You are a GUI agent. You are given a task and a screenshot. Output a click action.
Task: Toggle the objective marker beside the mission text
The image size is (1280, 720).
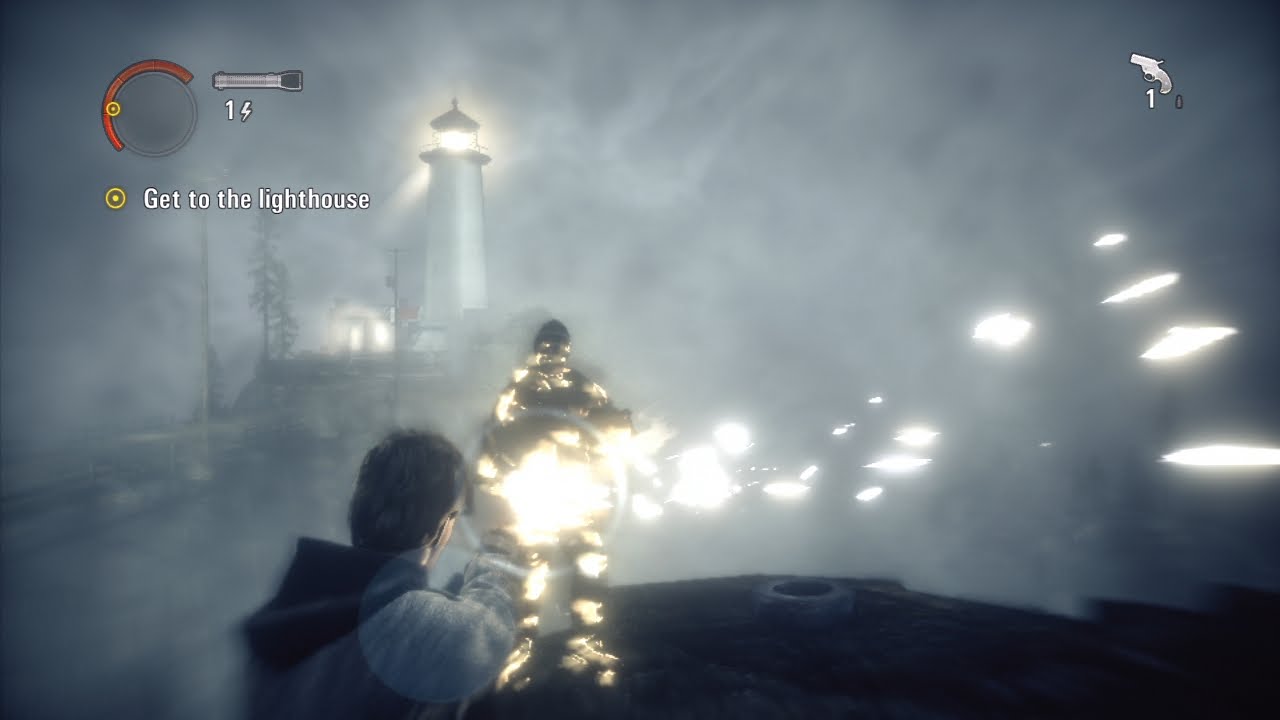click(117, 199)
